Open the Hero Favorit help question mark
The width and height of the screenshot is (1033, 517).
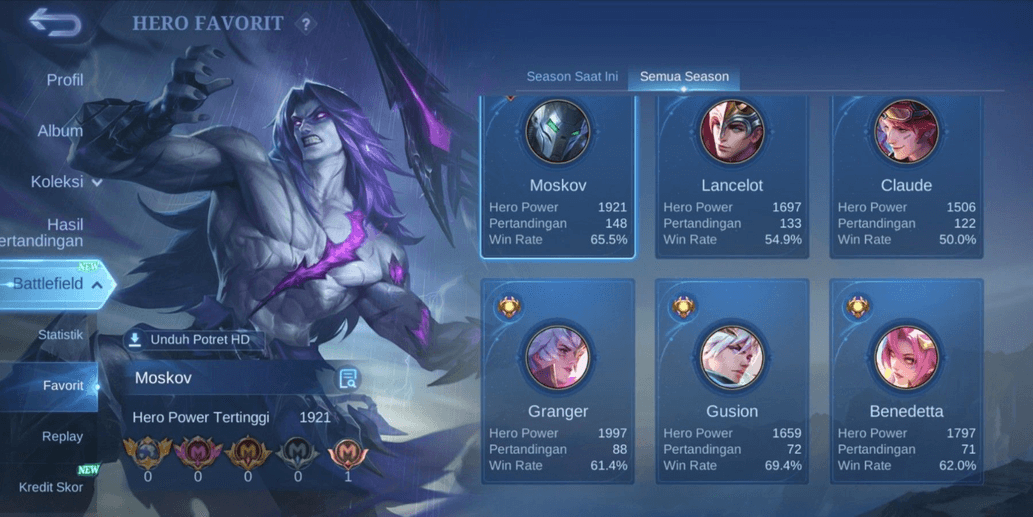306,24
